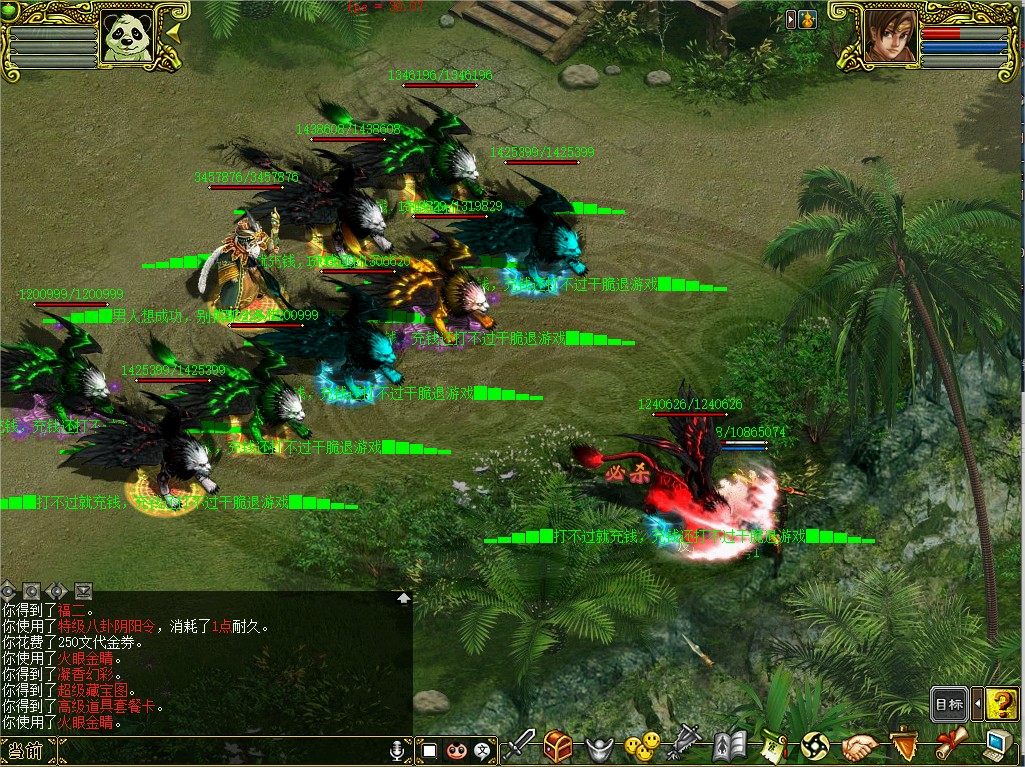1025x767 pixels.
Task: Open the computer system settings icon
Action: (x=996, y=745)
